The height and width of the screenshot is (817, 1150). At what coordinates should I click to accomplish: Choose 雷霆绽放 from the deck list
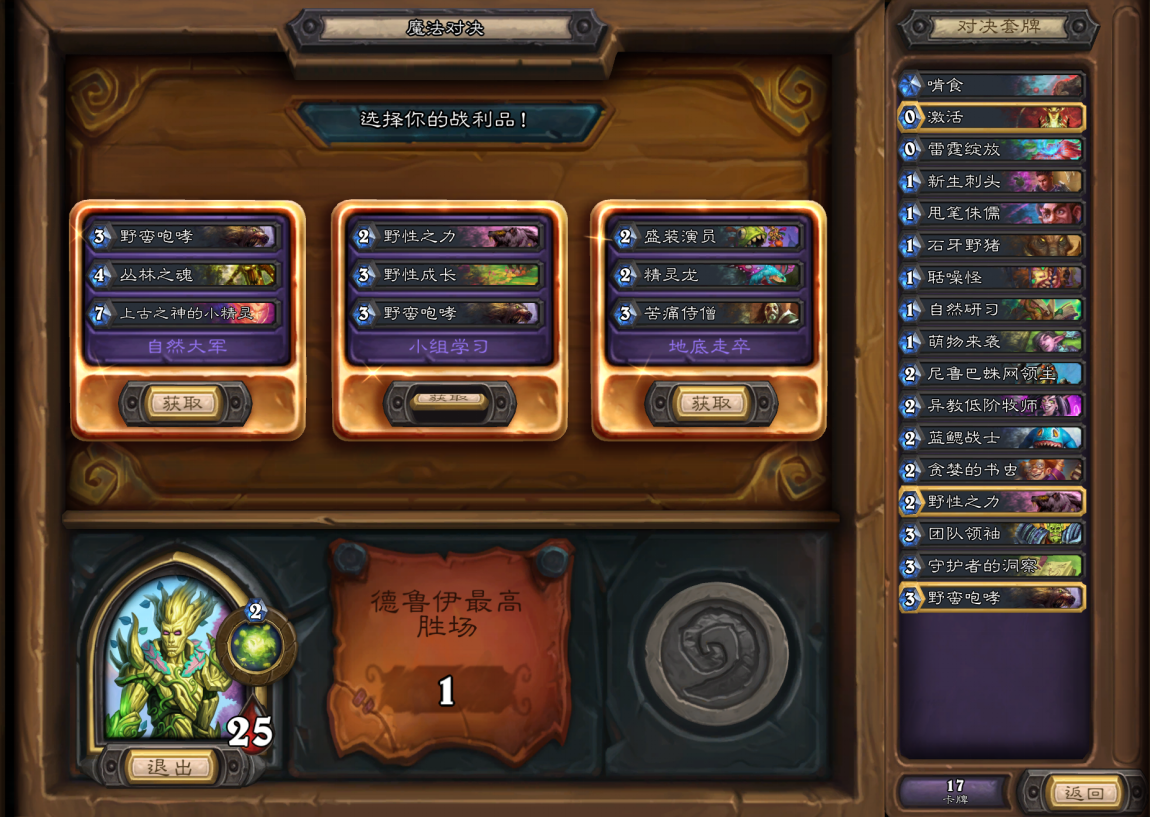pyautogui.click(x=992, y=149)
